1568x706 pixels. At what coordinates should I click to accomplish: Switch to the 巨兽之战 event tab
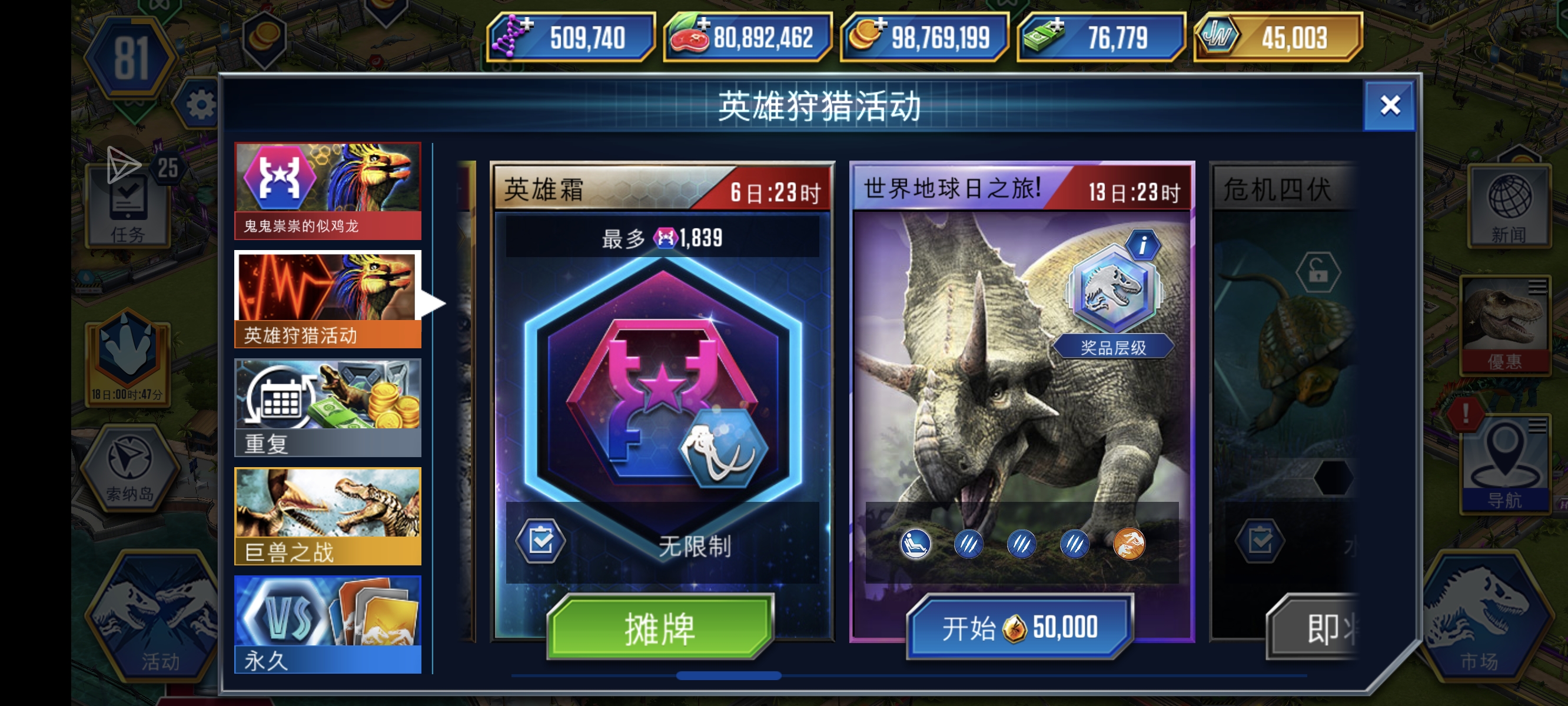tap(327, 514)
